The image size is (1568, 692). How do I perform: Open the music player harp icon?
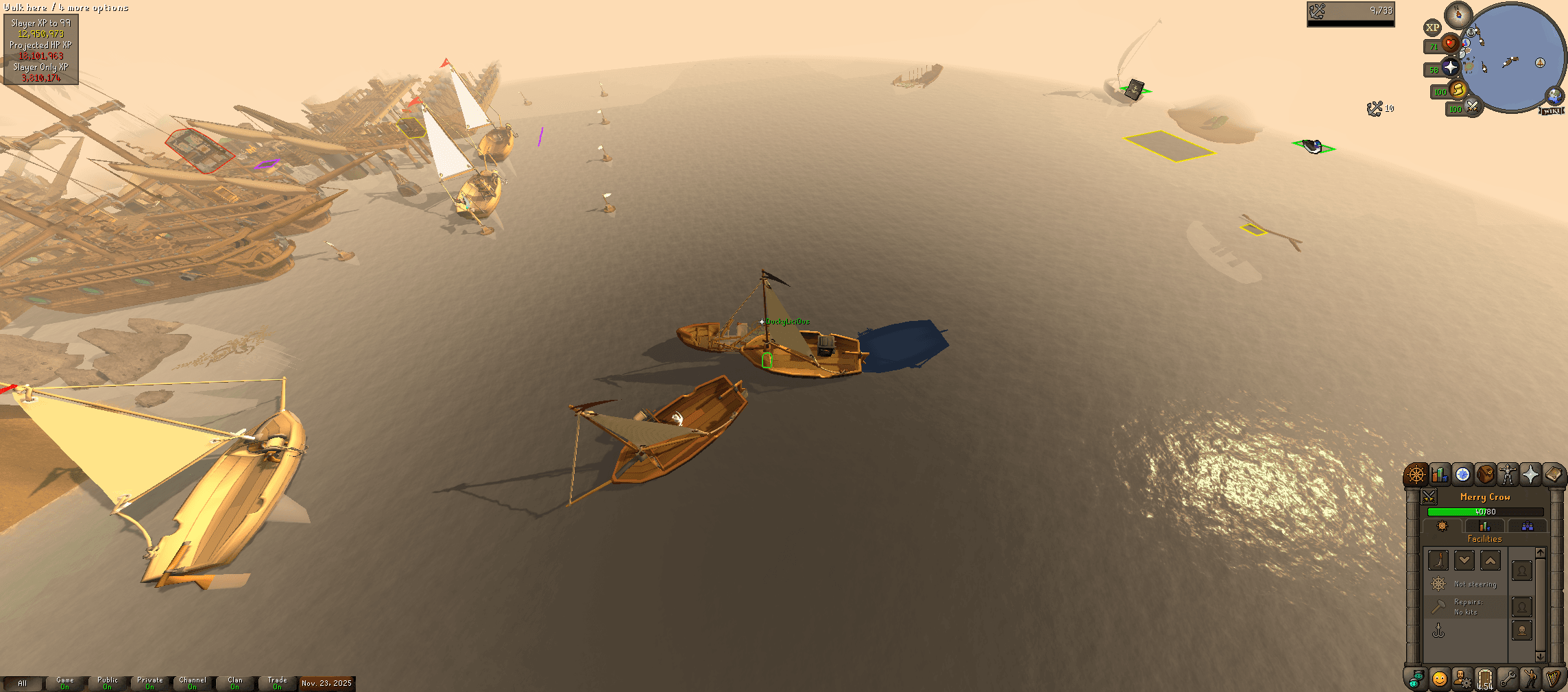click(x=1554, y=678)
